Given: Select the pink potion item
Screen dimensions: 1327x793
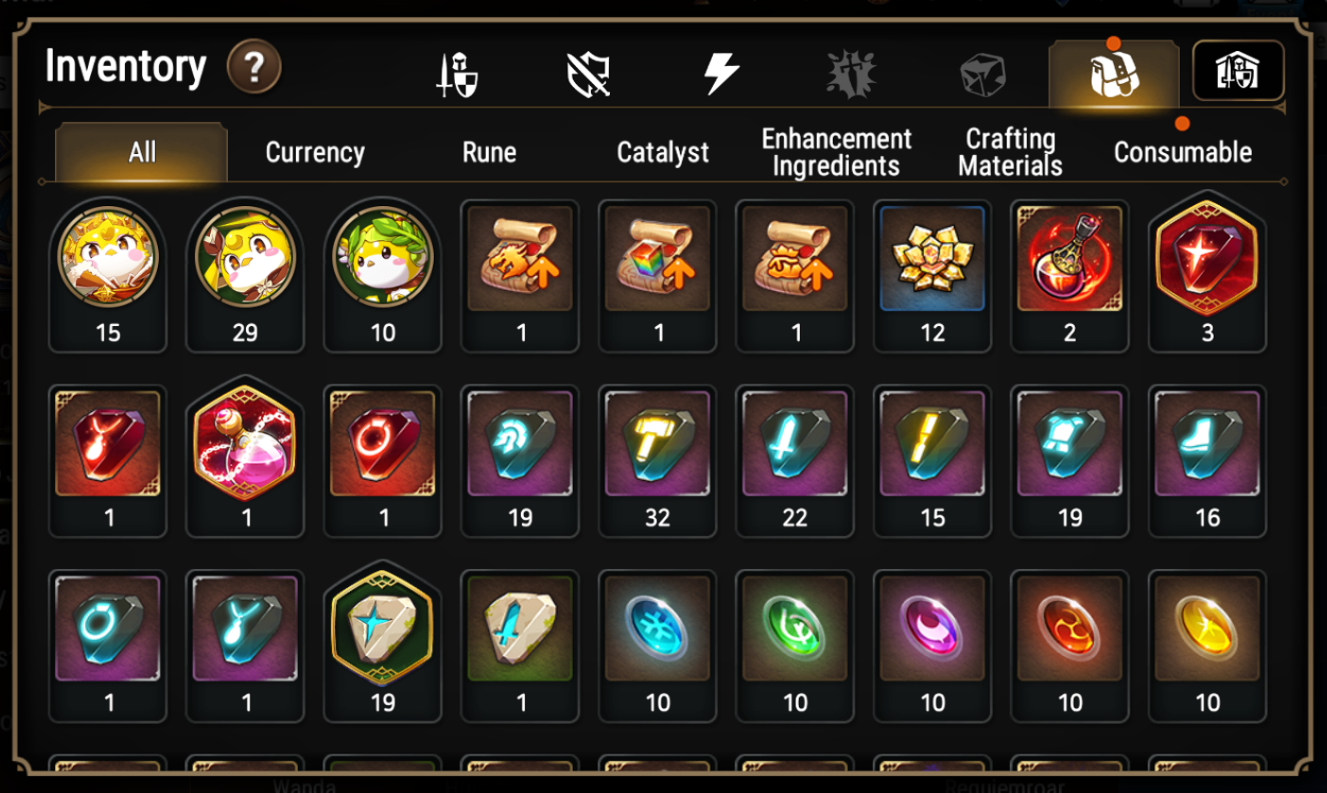Looking at the screenshot, I should click(x=245, y=452).
